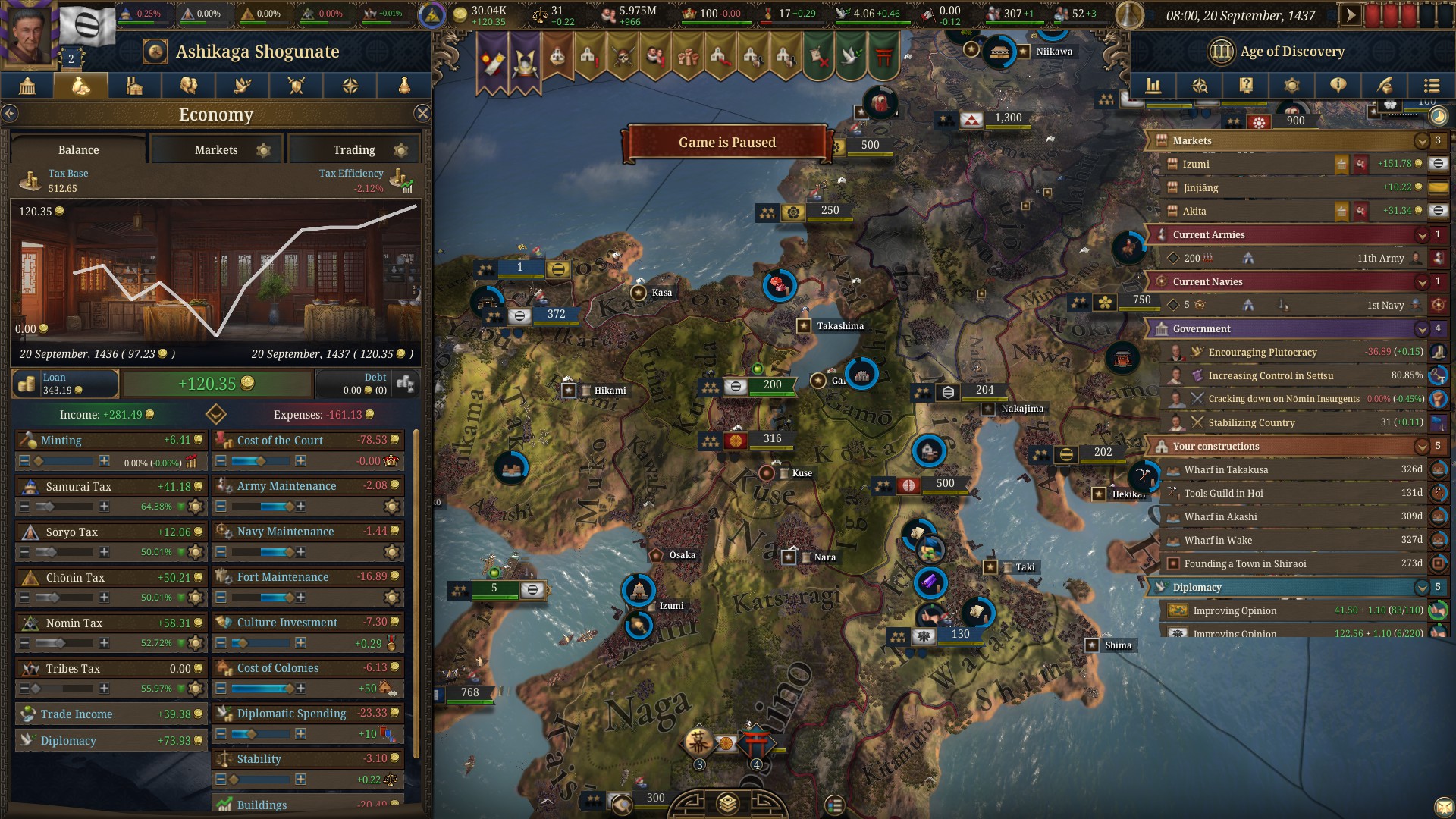Decrease the Chōnin Tax rate
Screen dimensions: 1456x819
click(25, 598)
